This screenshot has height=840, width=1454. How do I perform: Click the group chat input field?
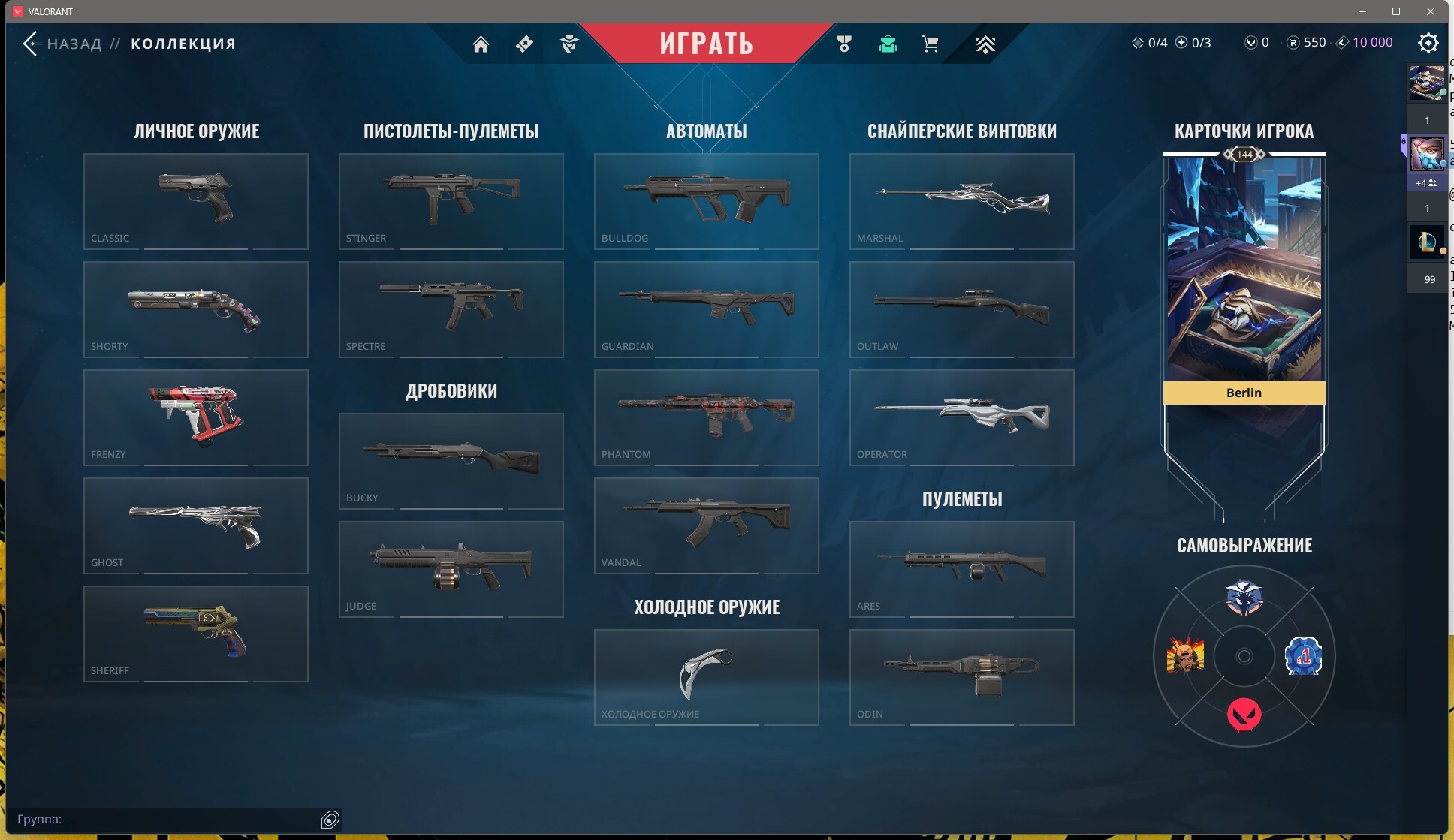tap(165, 819)
